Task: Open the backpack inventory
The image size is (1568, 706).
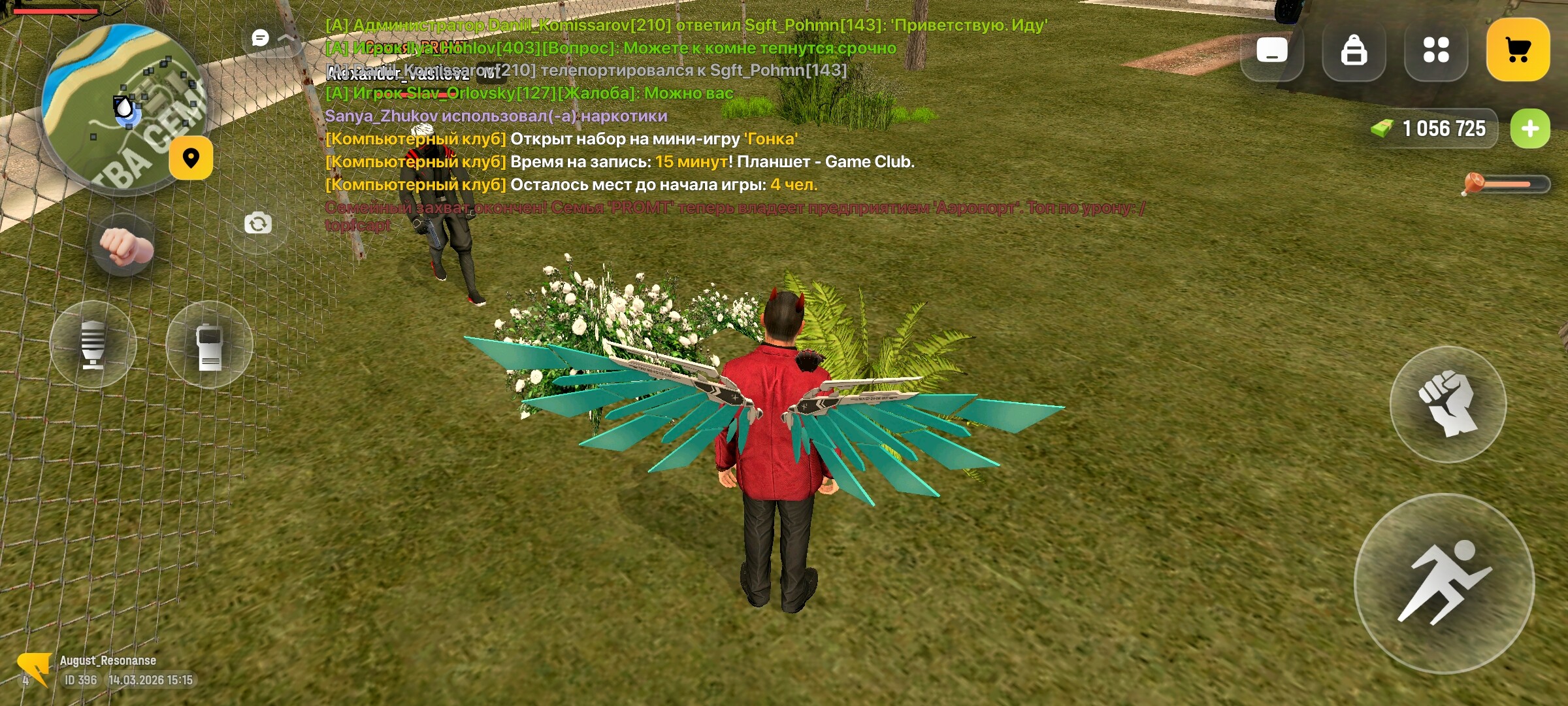Action: pos(1354,50)
